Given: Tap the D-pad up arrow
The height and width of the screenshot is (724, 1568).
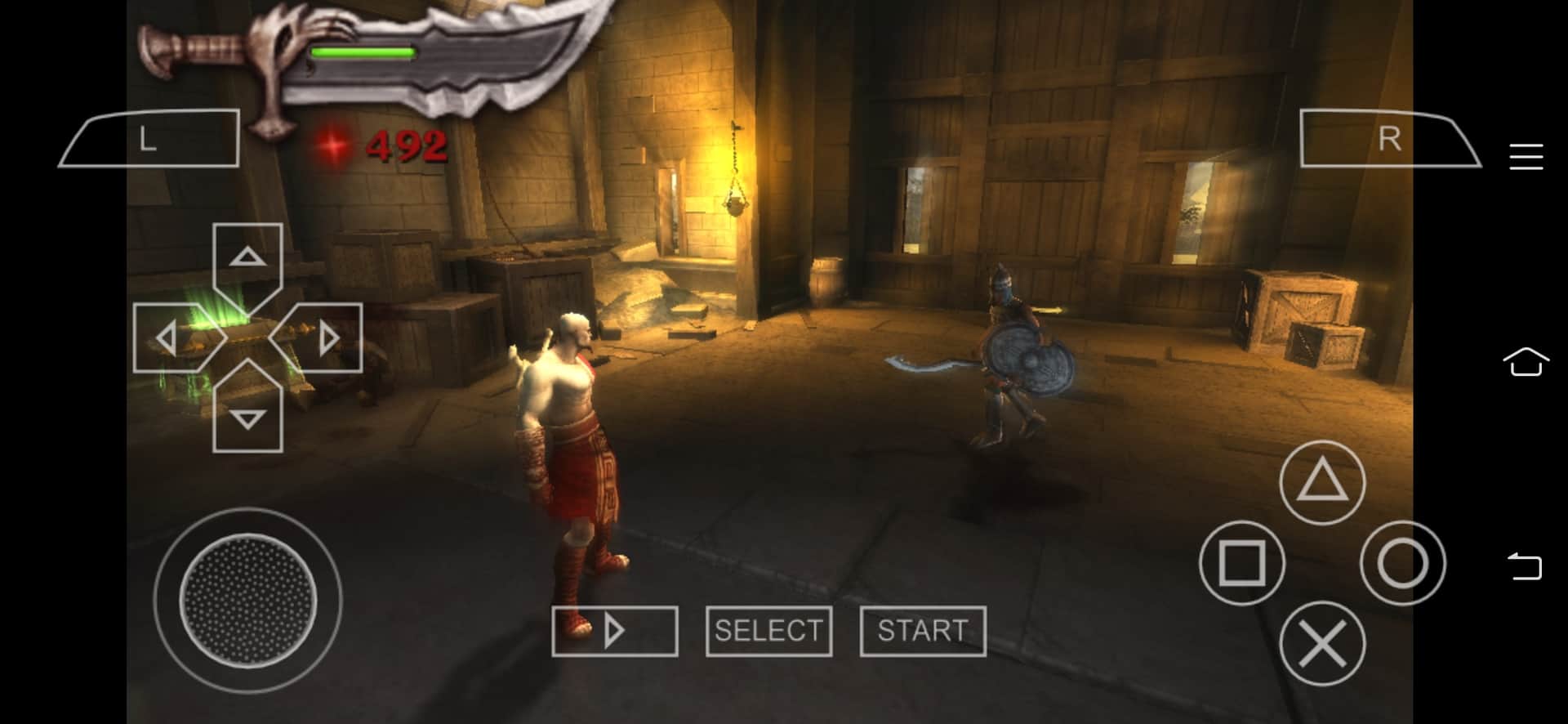Looking at the screenshot, I should click(247, 258).
